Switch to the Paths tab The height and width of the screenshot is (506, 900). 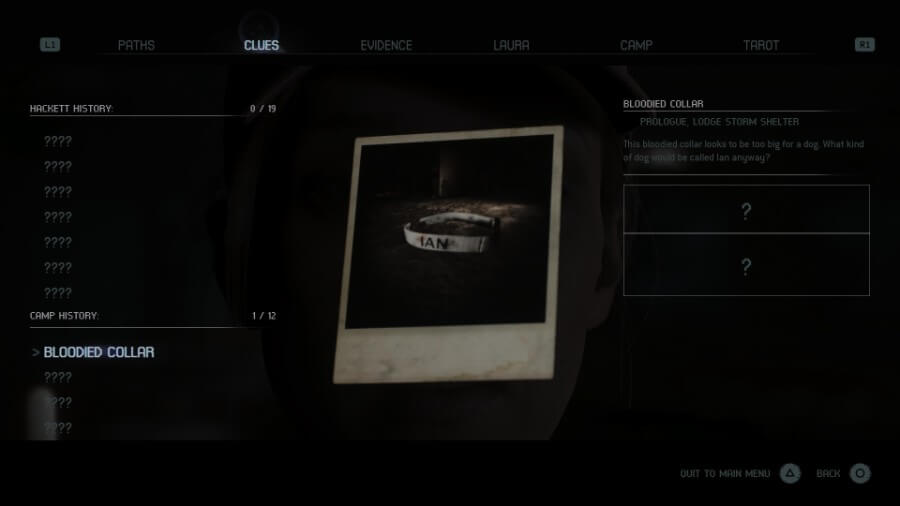pos(136,45)
